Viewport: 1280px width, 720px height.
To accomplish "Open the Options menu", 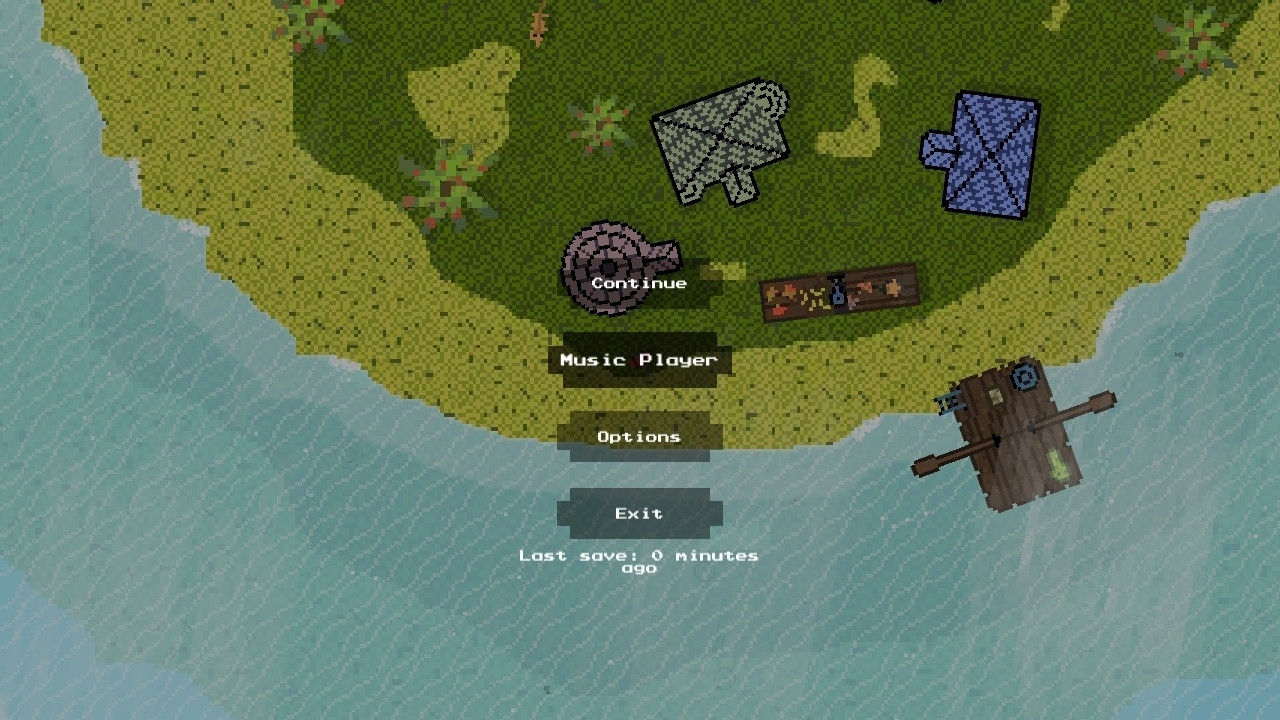I will click(x=638, y=436).
